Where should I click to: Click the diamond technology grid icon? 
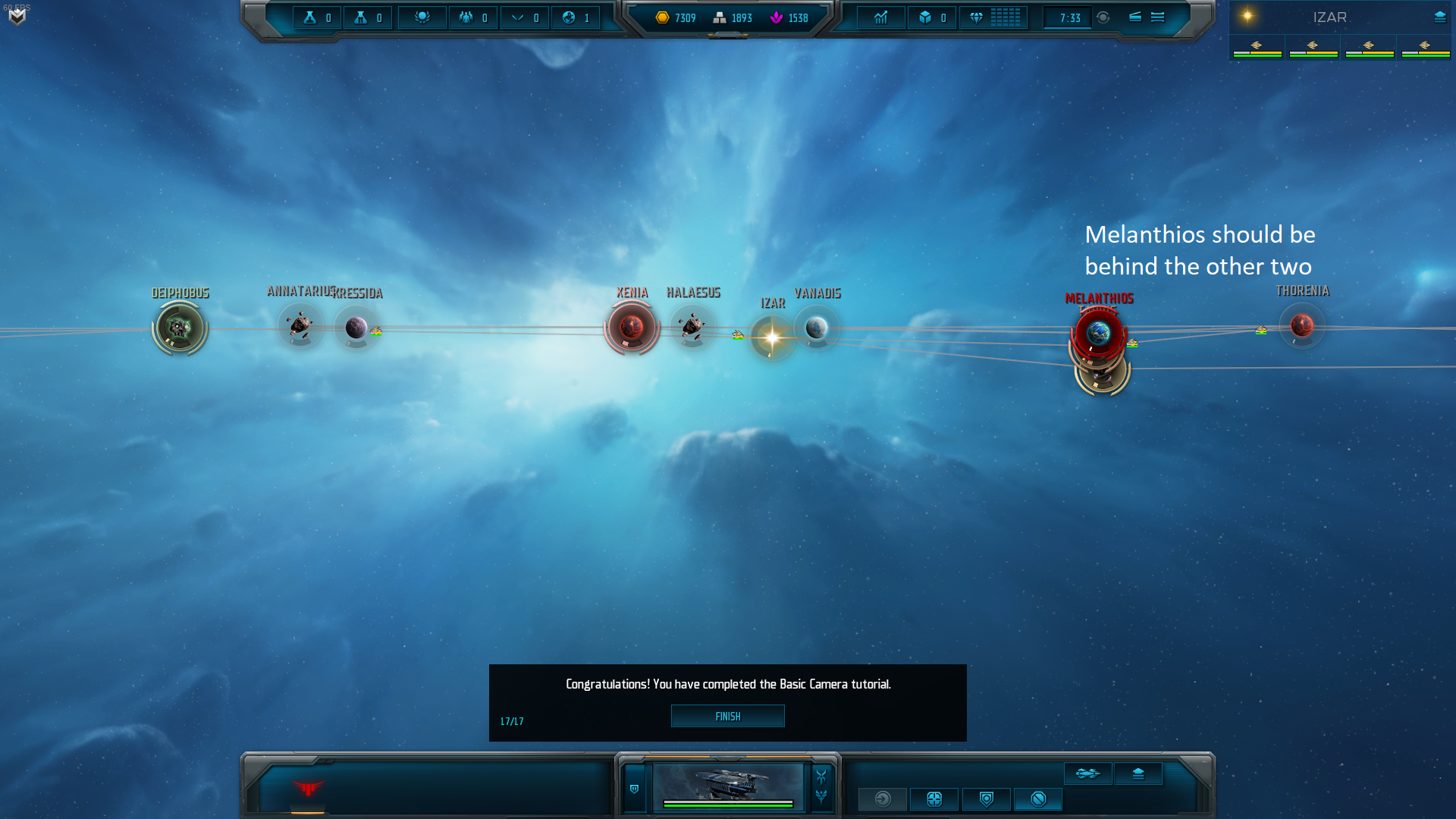click(x=994, y=17)
